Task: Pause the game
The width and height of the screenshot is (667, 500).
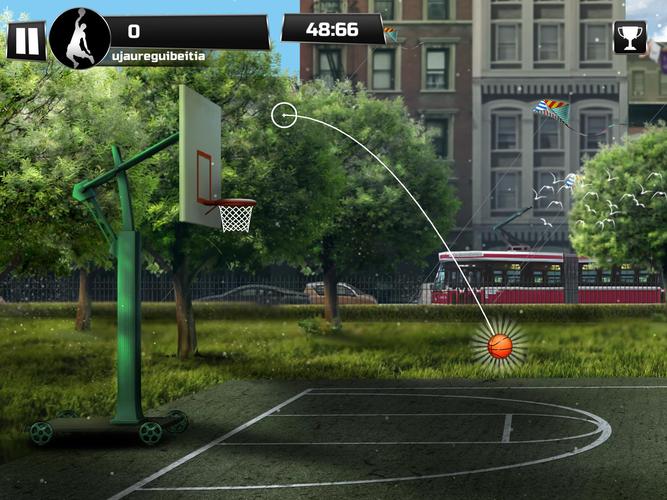Action: tap(26, 40)
